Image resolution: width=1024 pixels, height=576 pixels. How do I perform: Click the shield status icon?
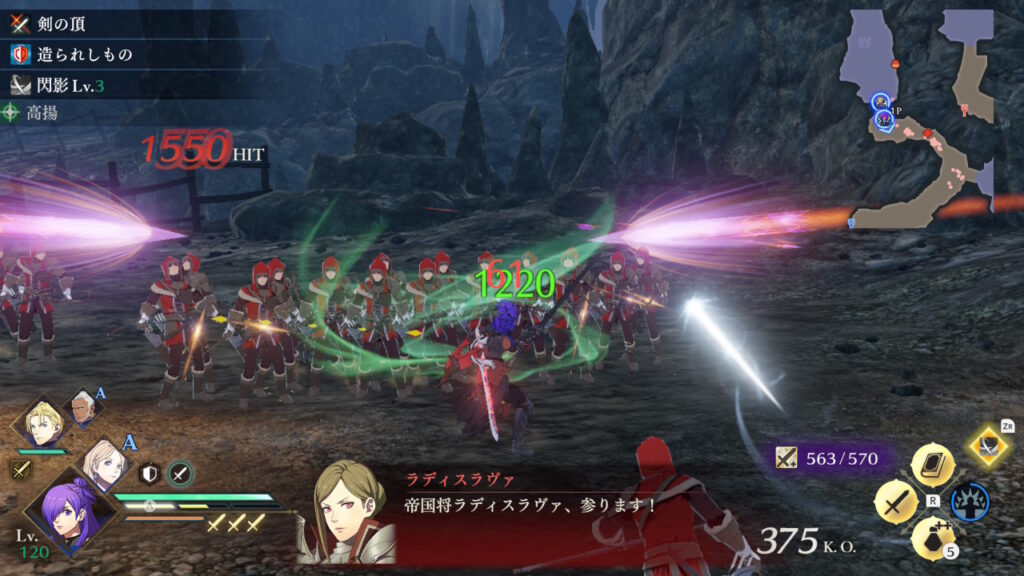152,473
